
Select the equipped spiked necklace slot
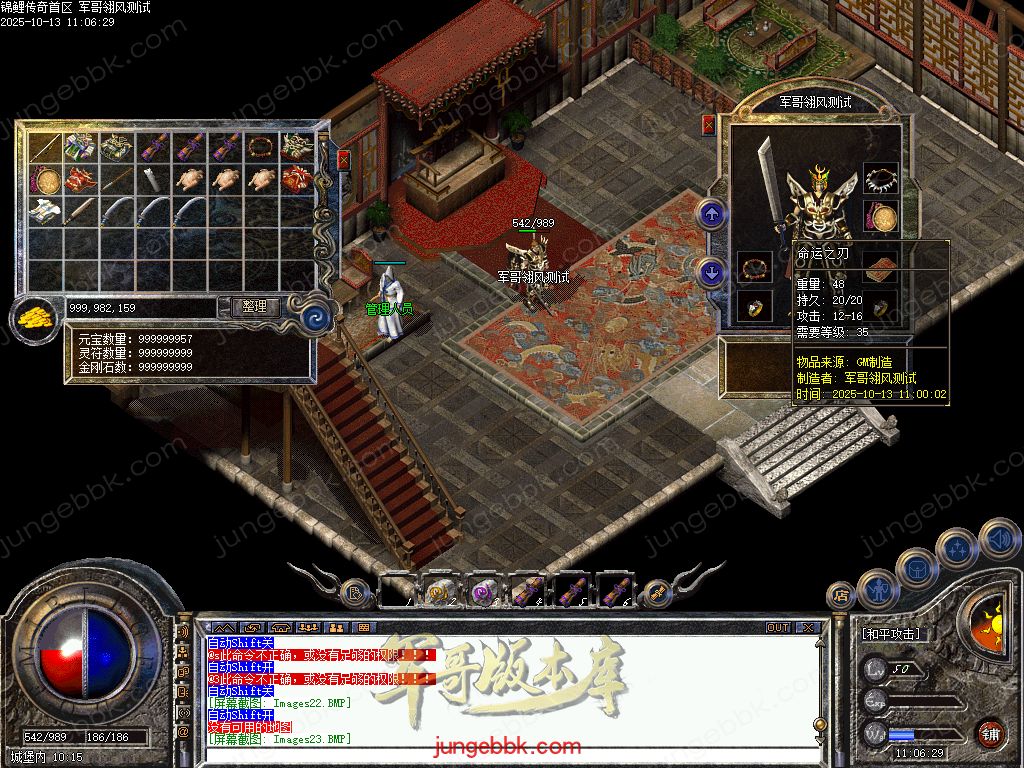click(x=880, y=179)
